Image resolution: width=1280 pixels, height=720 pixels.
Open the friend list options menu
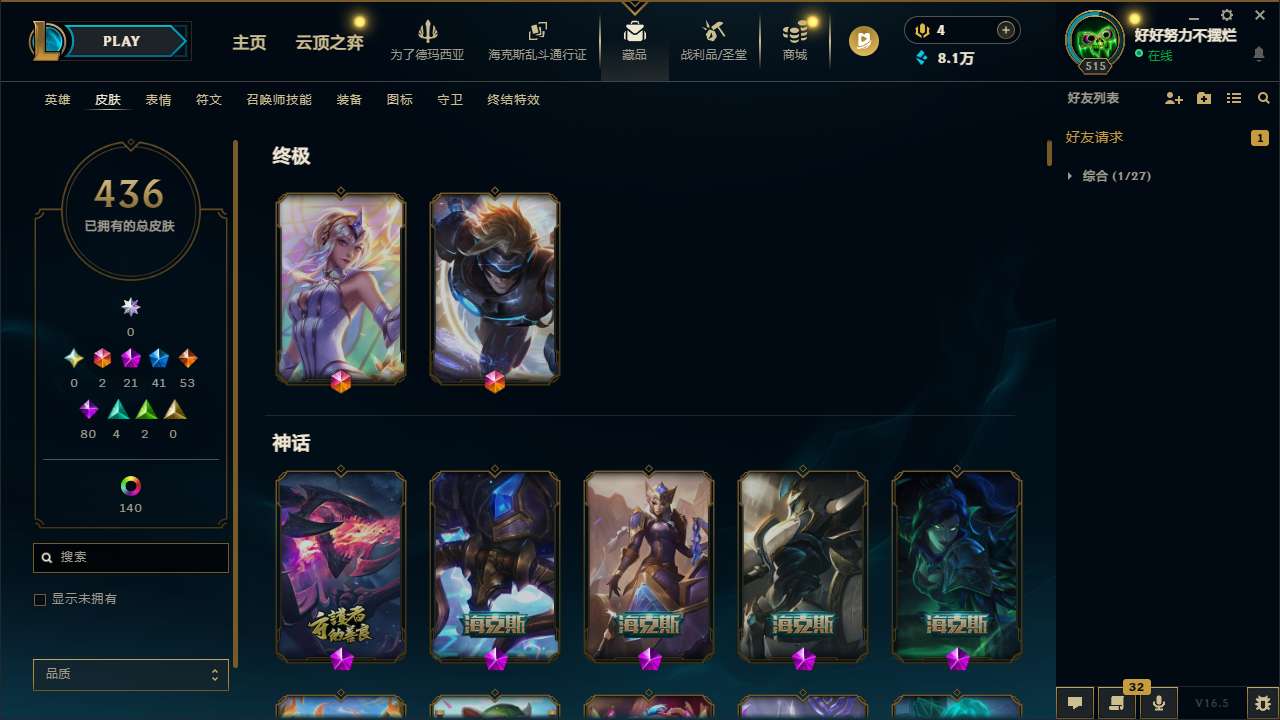coord(1234,98)
